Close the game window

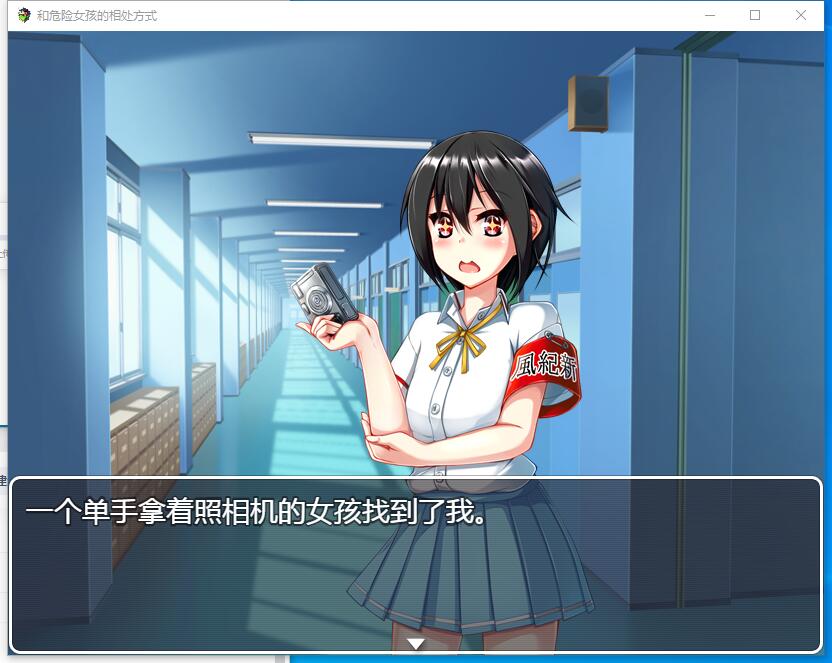[801, 15]
